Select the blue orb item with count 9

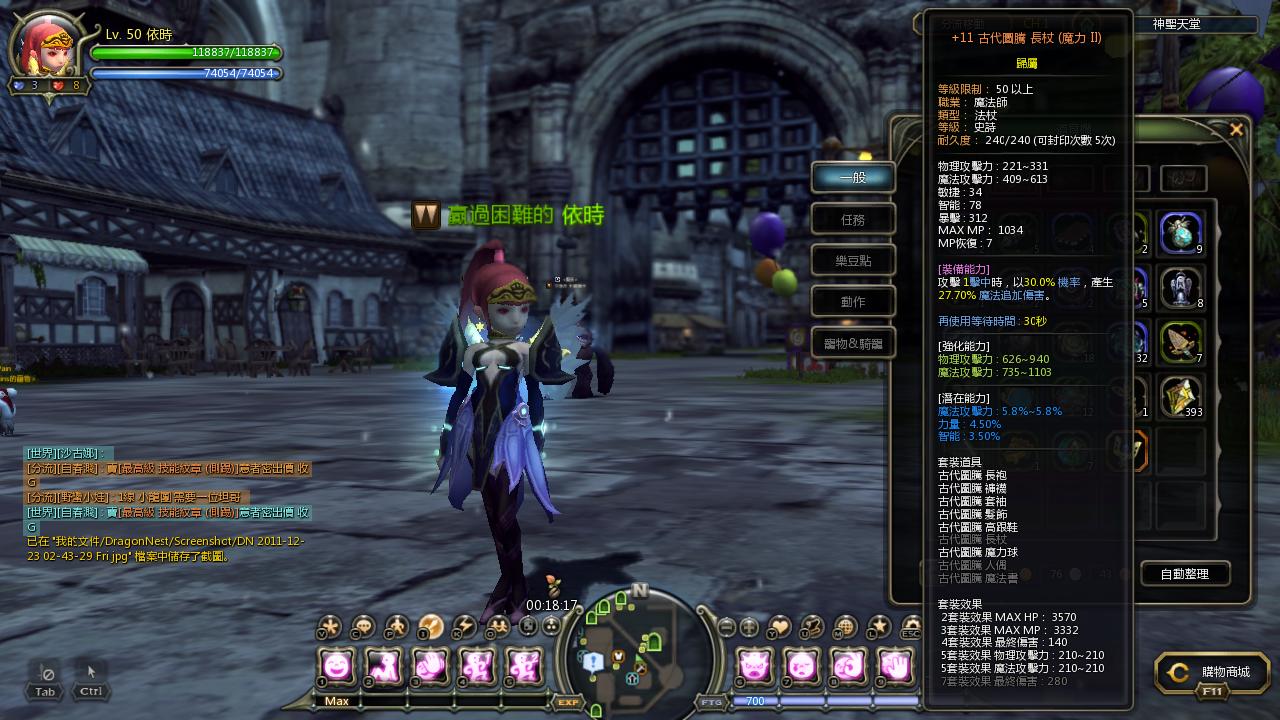coord(1181,233)
